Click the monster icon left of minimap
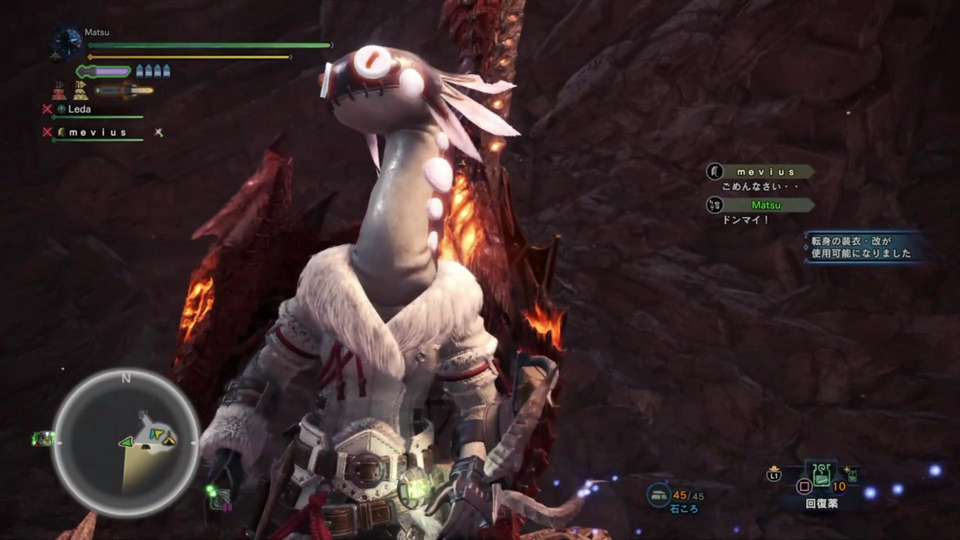Viewport: 960px width, 540px height. tap(42, 438)
